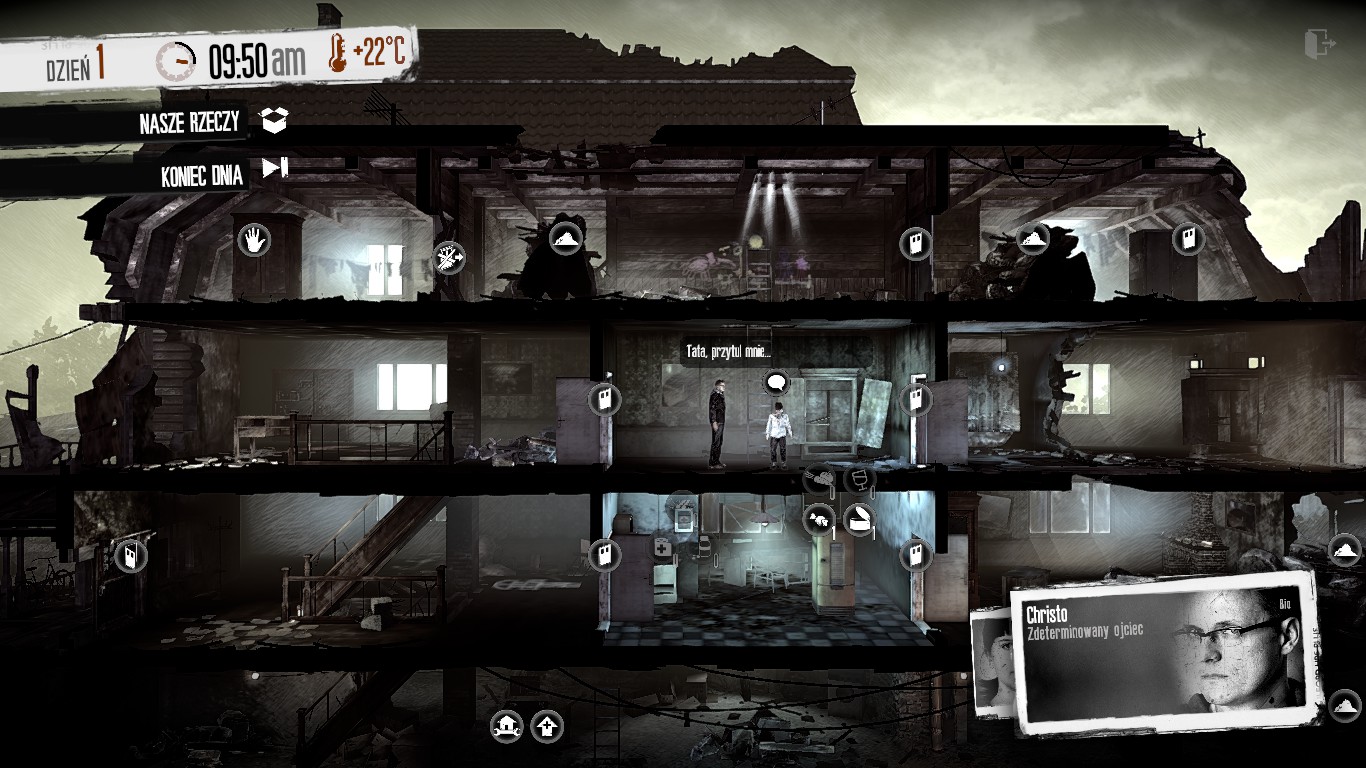
Task: Click the exit door icon
Action: pyautogui.click(x=1320, y=43)
